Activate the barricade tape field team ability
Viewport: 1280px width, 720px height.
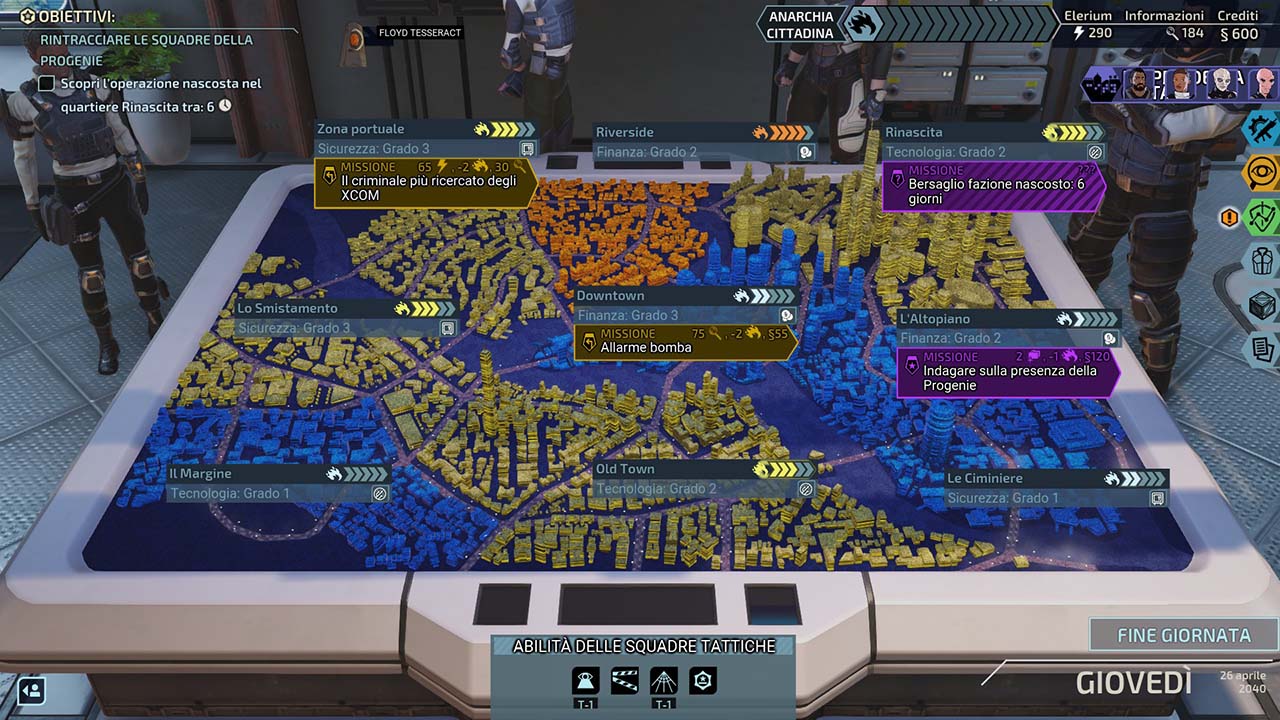(x=625, y=681)
